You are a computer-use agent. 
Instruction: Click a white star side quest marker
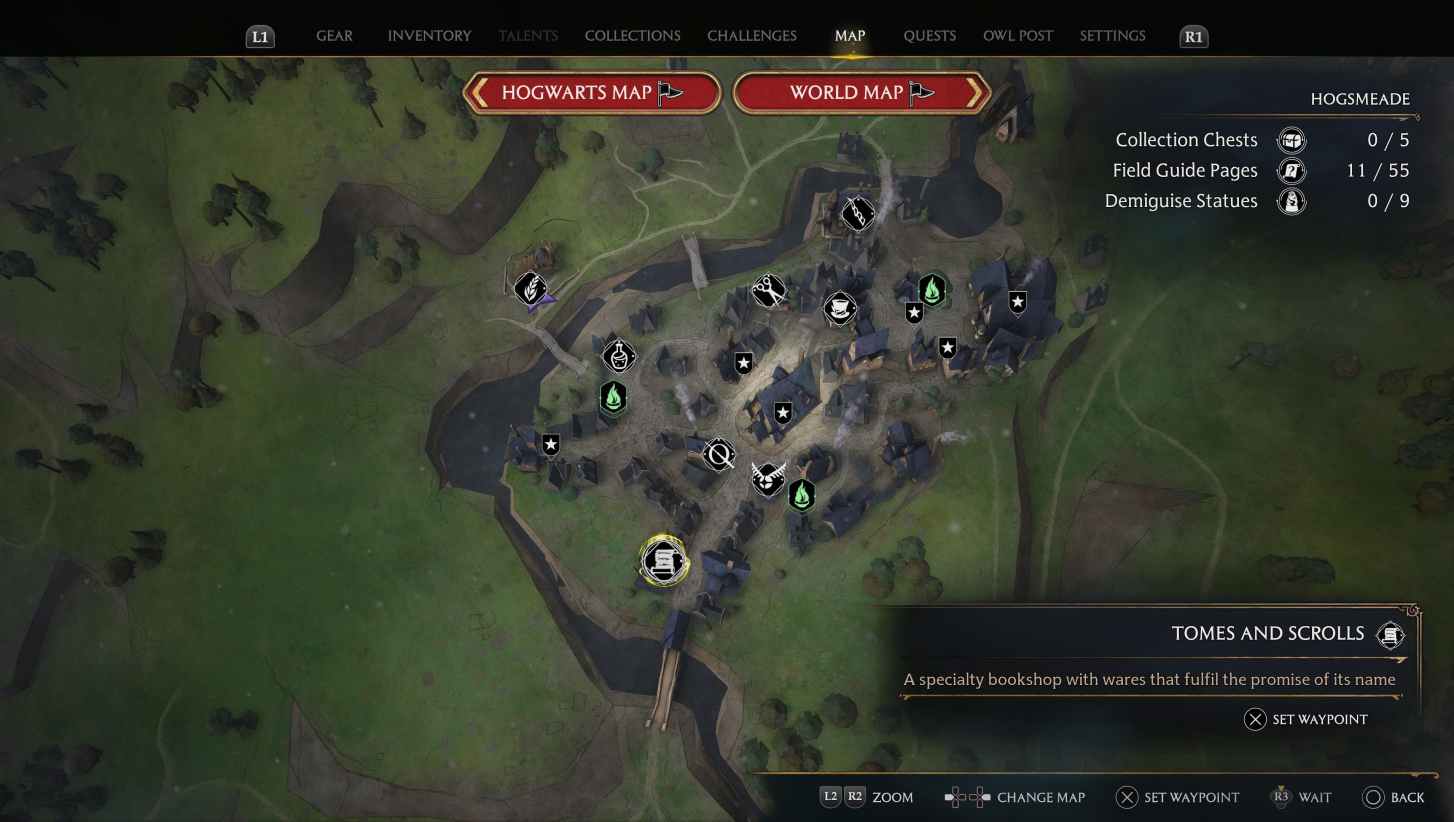point(742,362)
